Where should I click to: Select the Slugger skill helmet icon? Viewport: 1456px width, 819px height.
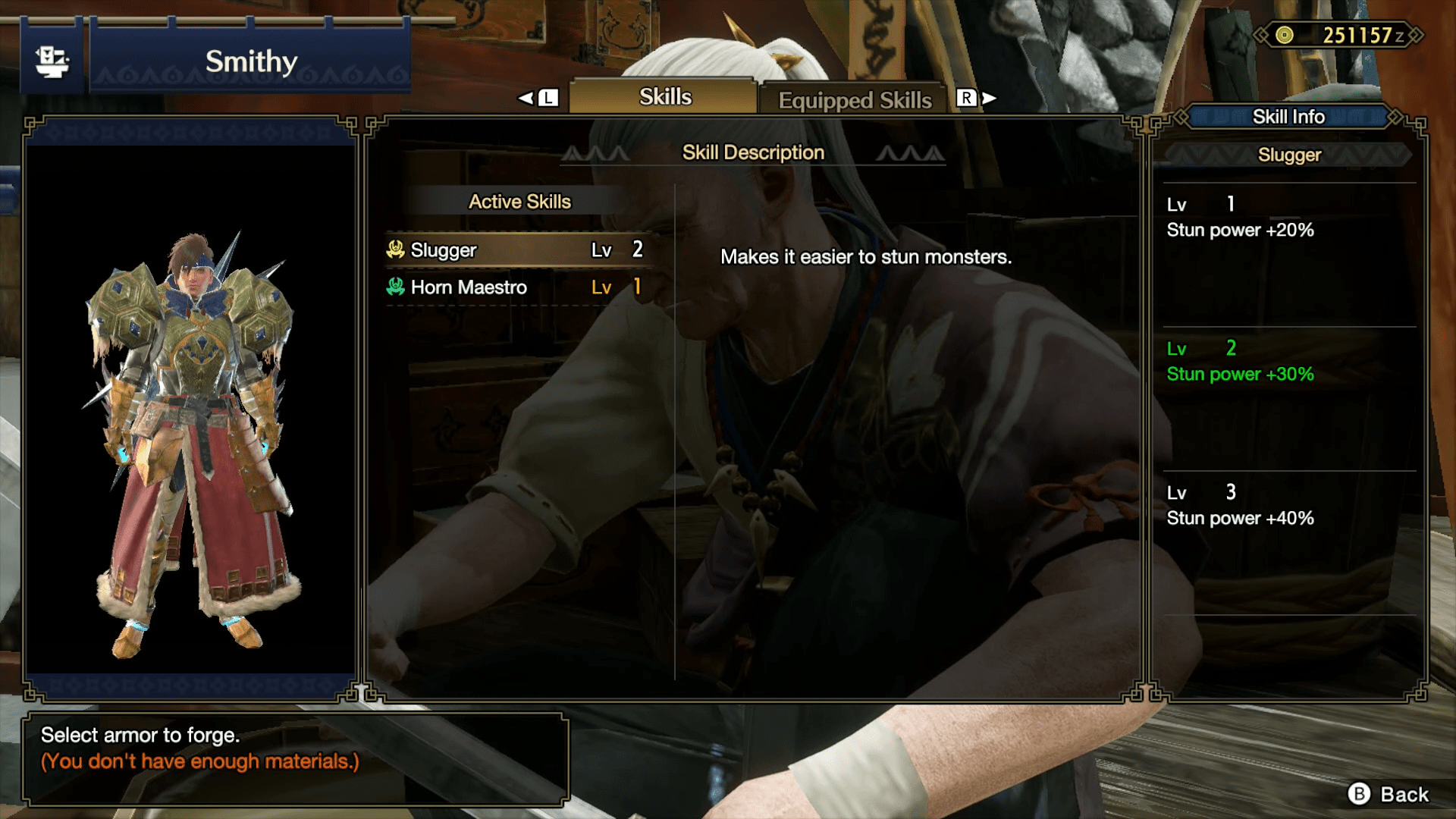pyautogui.click(x=397, y=249)
